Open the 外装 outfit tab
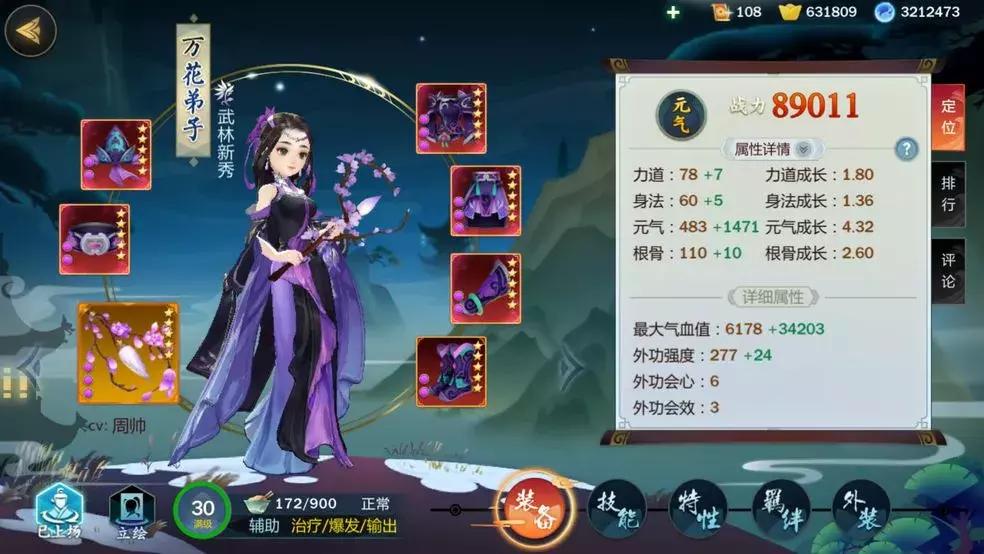 pyautogui.click(x=861, y=510)
